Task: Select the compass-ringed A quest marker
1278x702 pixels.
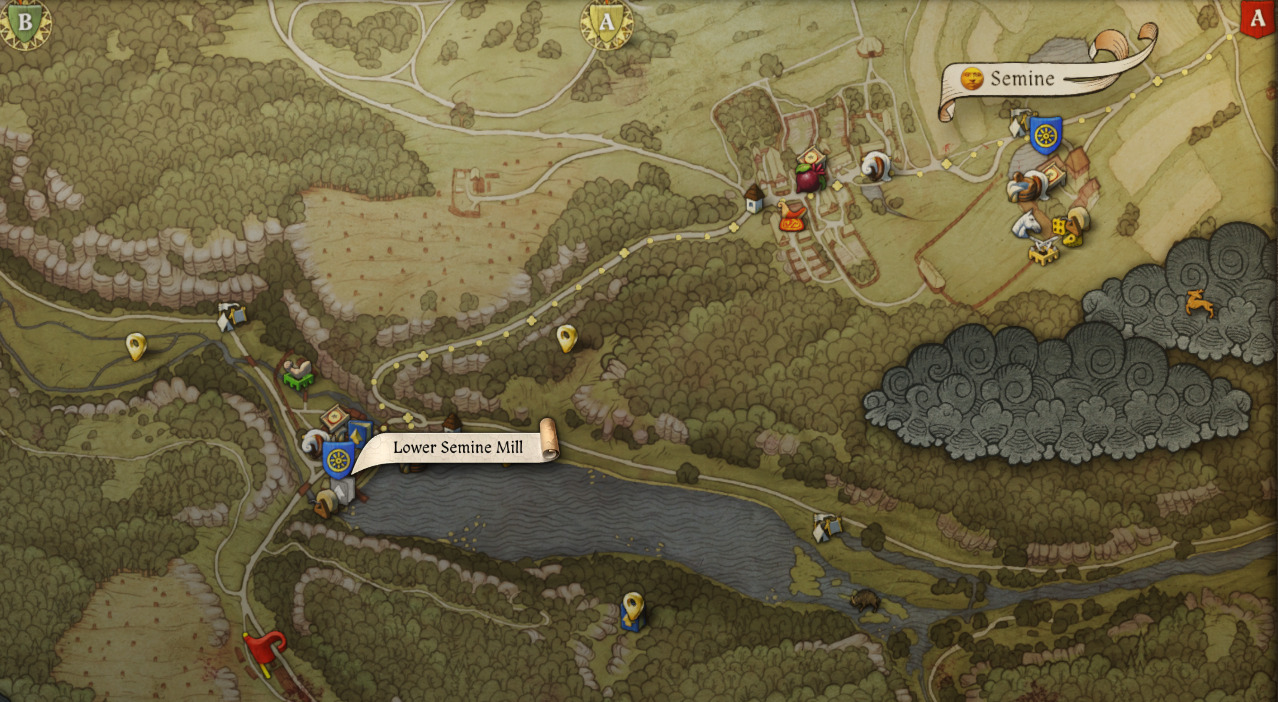Action: coord(607,22)
